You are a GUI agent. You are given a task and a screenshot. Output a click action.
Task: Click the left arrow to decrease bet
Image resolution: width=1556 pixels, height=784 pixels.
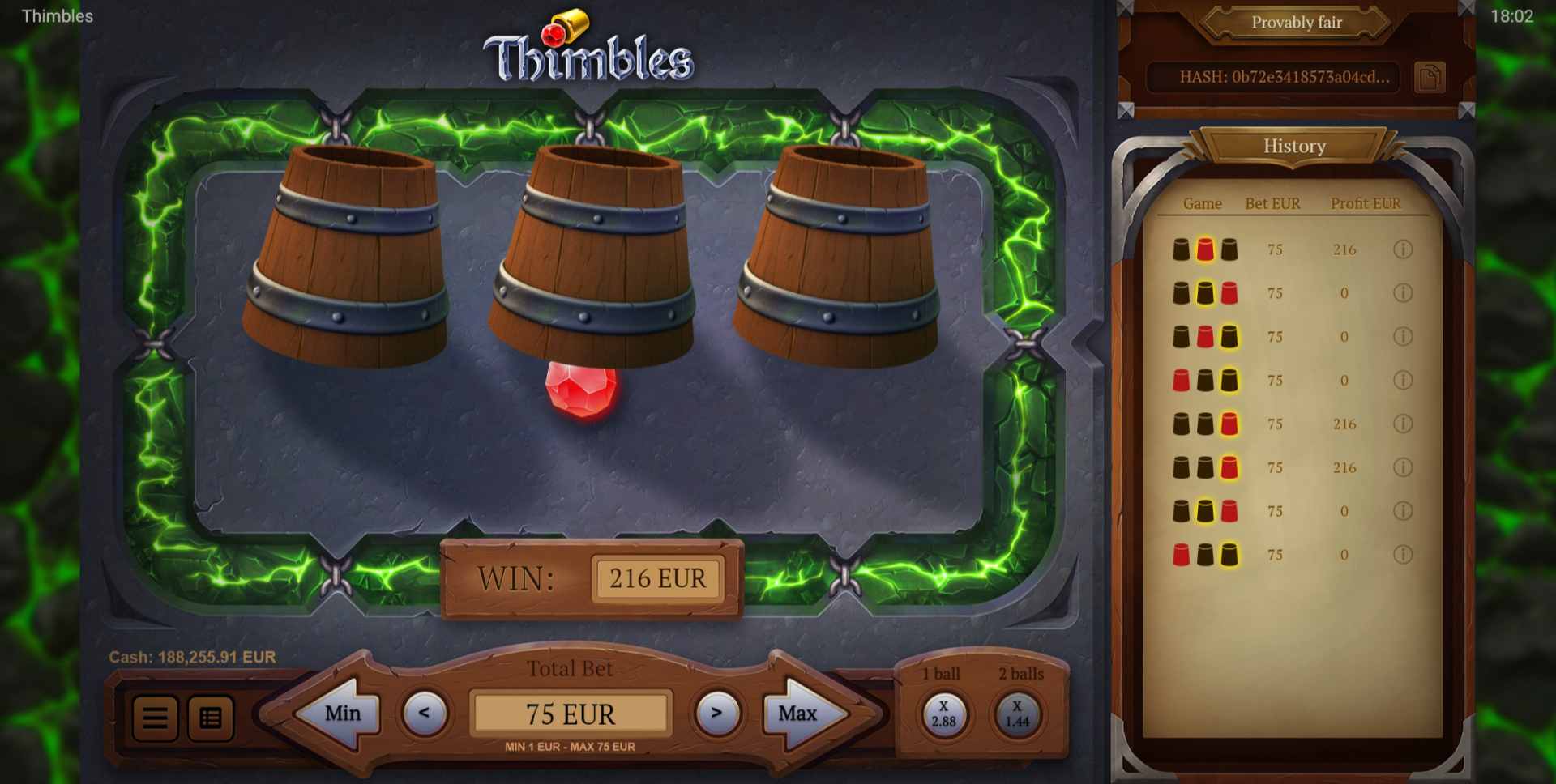click(425, 714)
